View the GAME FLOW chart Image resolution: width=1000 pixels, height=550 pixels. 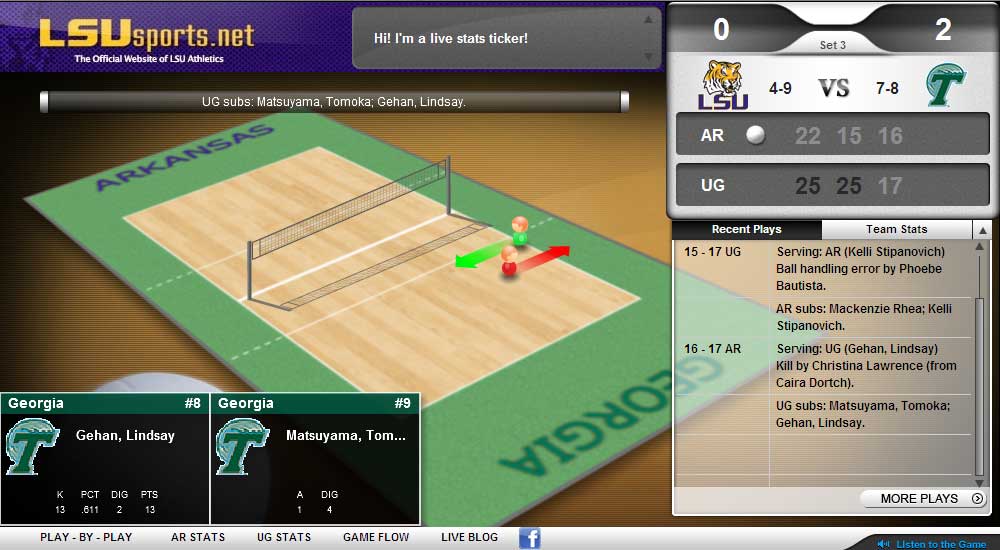(376, 537)
